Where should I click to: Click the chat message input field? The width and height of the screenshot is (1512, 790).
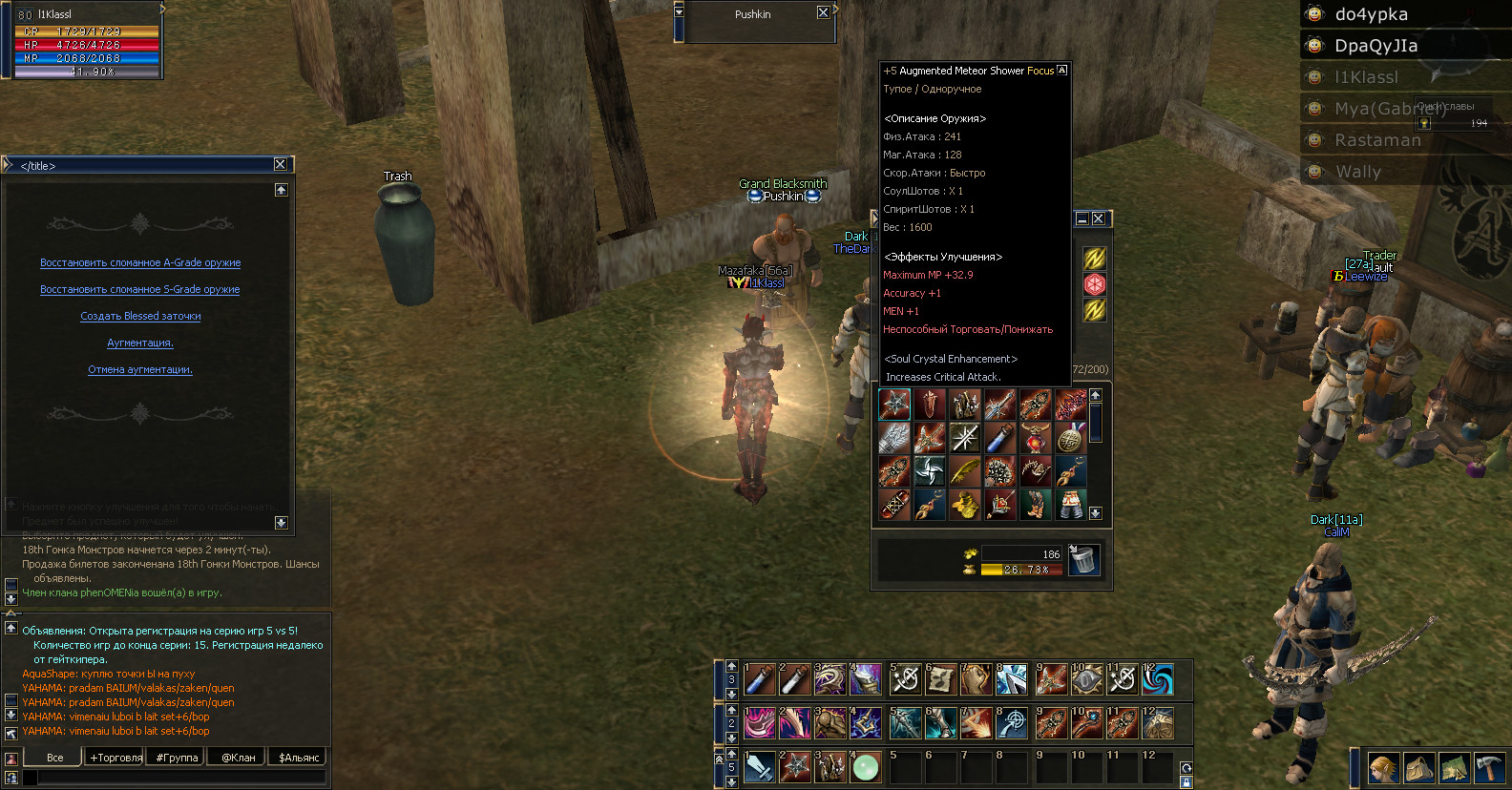pyautogui.click(x=181, y=778)
